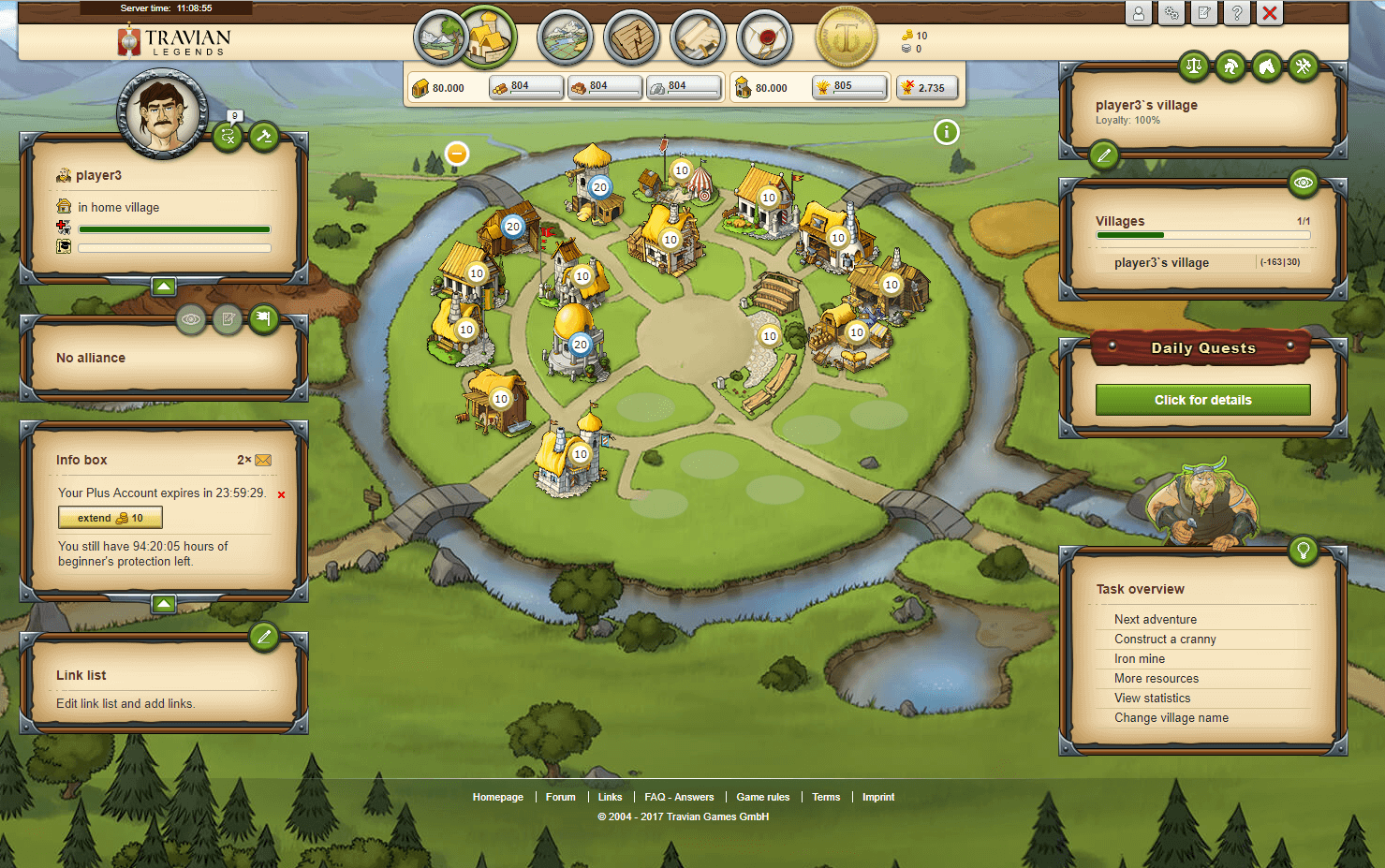1385x868 pixels.
Task: Open the player3 hero portrait
Action: click(162, 113)
